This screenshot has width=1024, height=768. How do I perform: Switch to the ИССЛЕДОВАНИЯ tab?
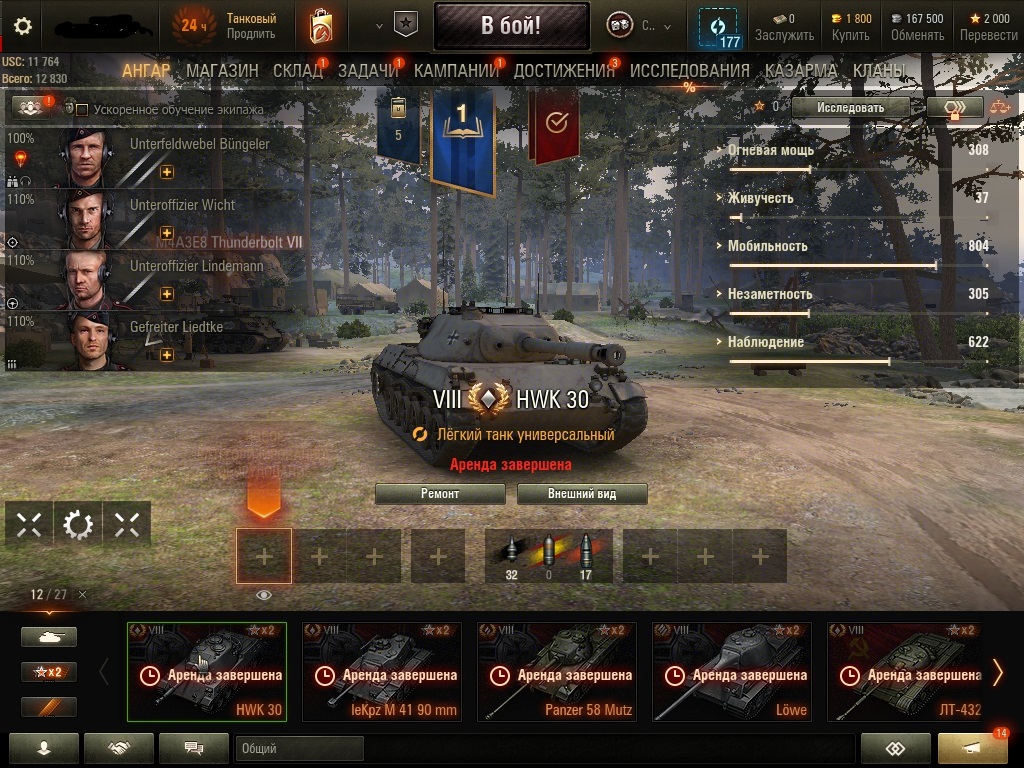(x=689, y=71)
